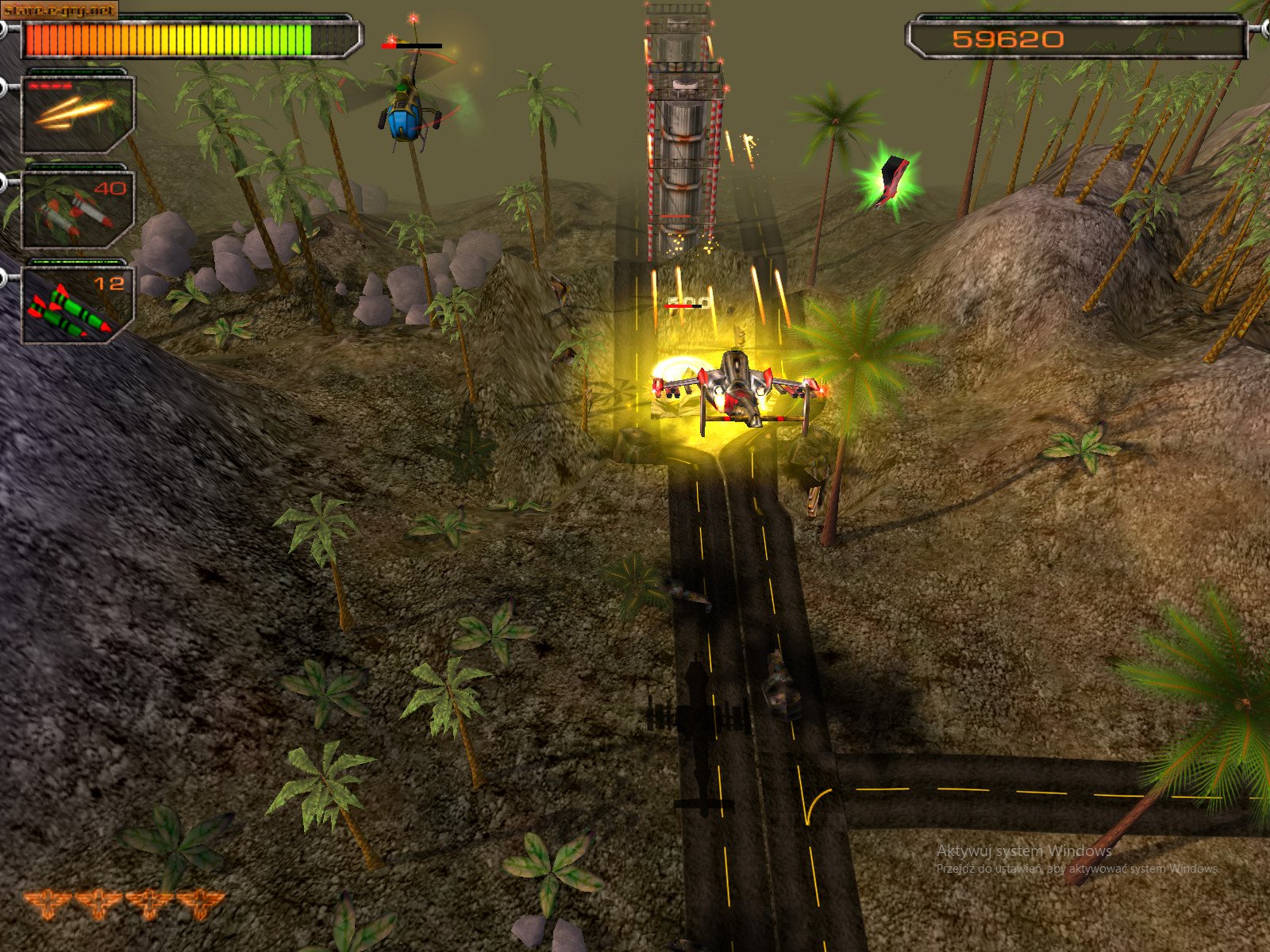Click the first eagle life emblem
This screenshot has height=952, width=1270.
pos(46,902)
